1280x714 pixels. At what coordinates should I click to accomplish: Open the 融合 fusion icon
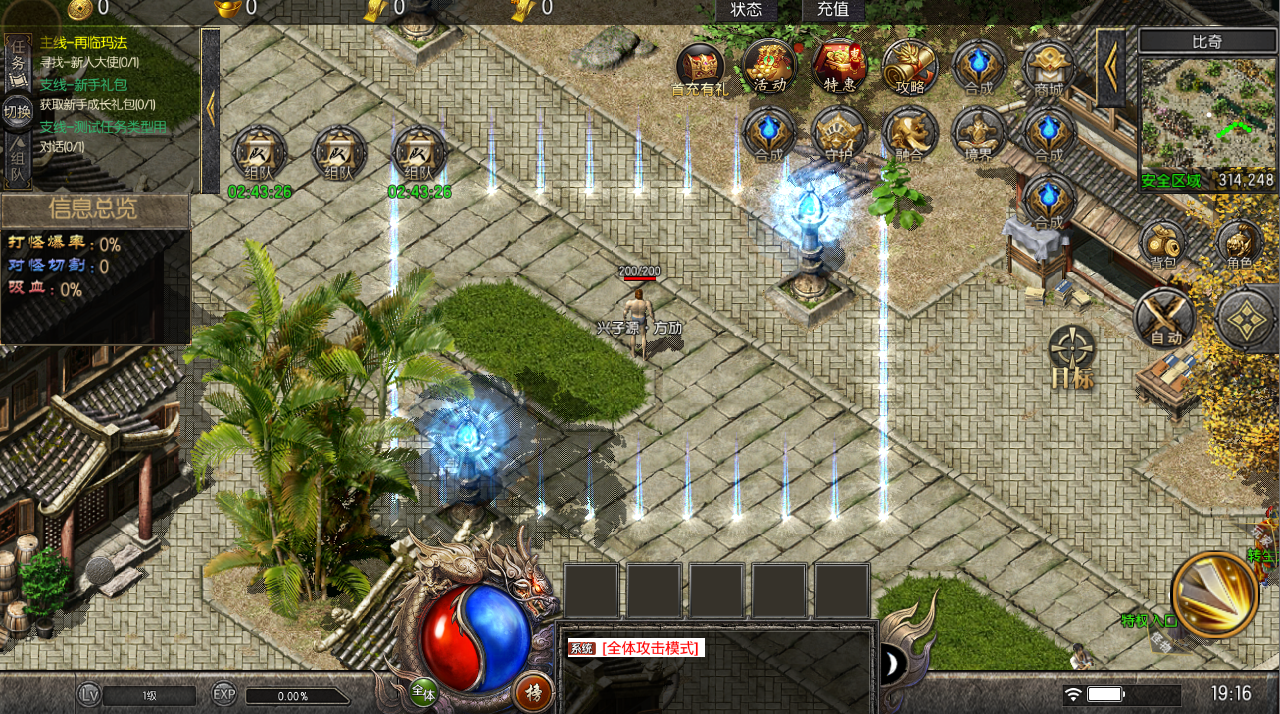[909, 133]
